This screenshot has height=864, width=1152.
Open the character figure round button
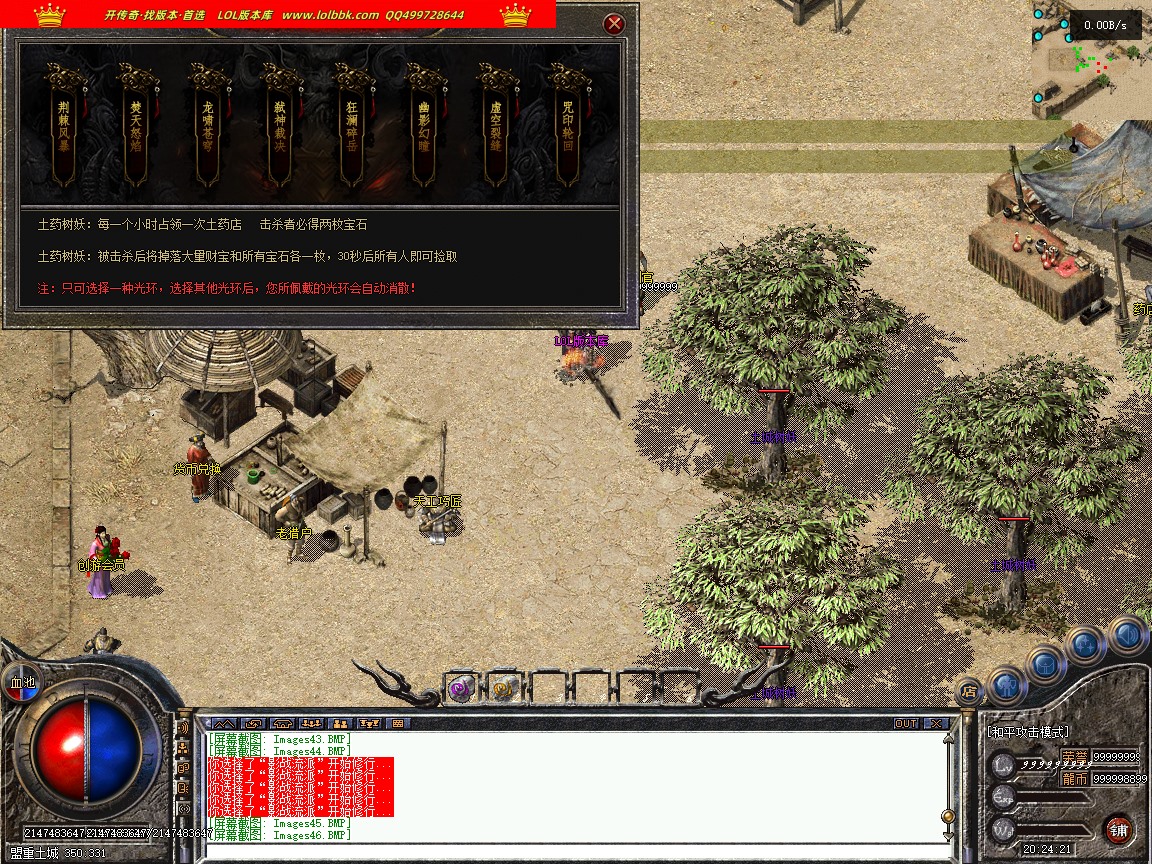point(1006,686)
